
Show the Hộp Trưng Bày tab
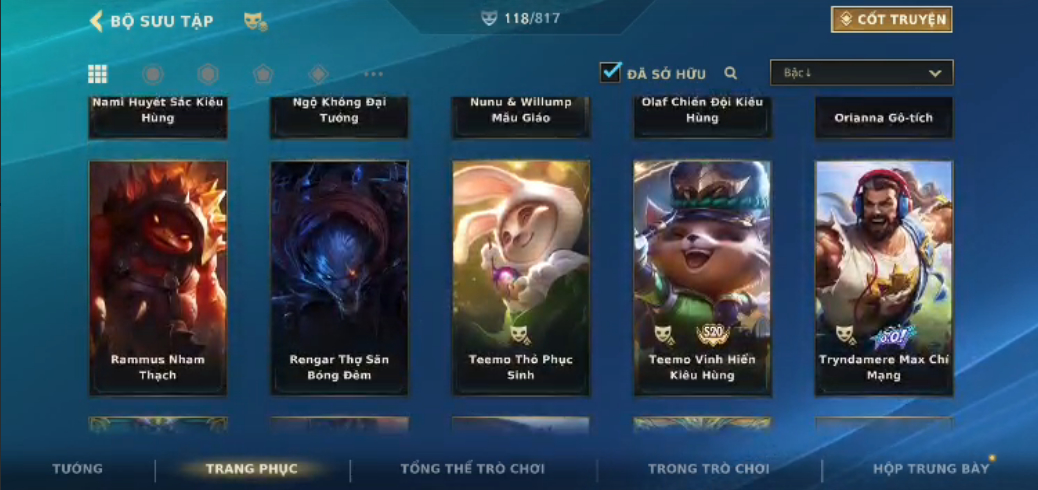click(x=930, y=468)
